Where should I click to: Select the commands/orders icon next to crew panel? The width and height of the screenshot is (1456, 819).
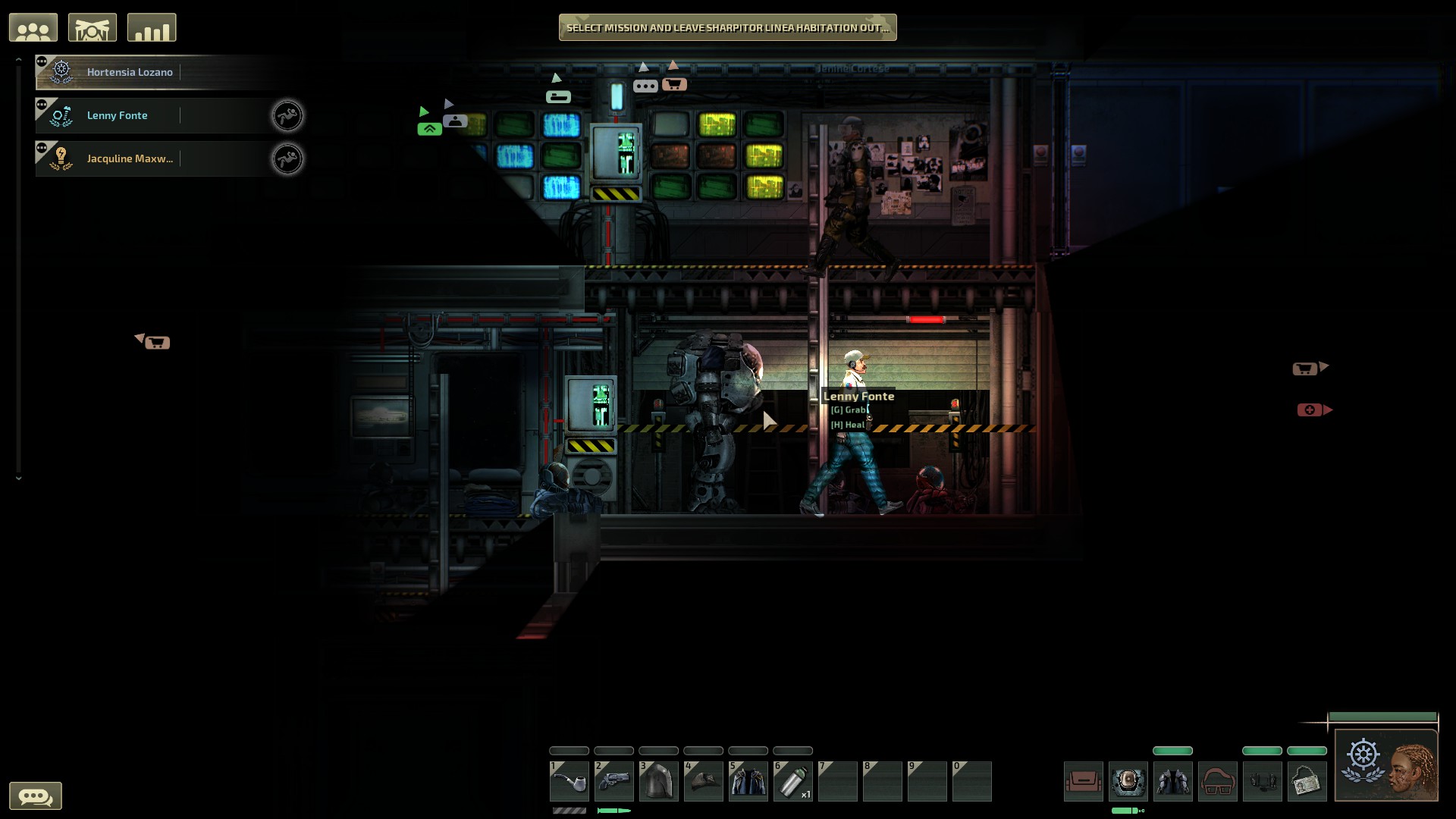click(x=93, y=27)
